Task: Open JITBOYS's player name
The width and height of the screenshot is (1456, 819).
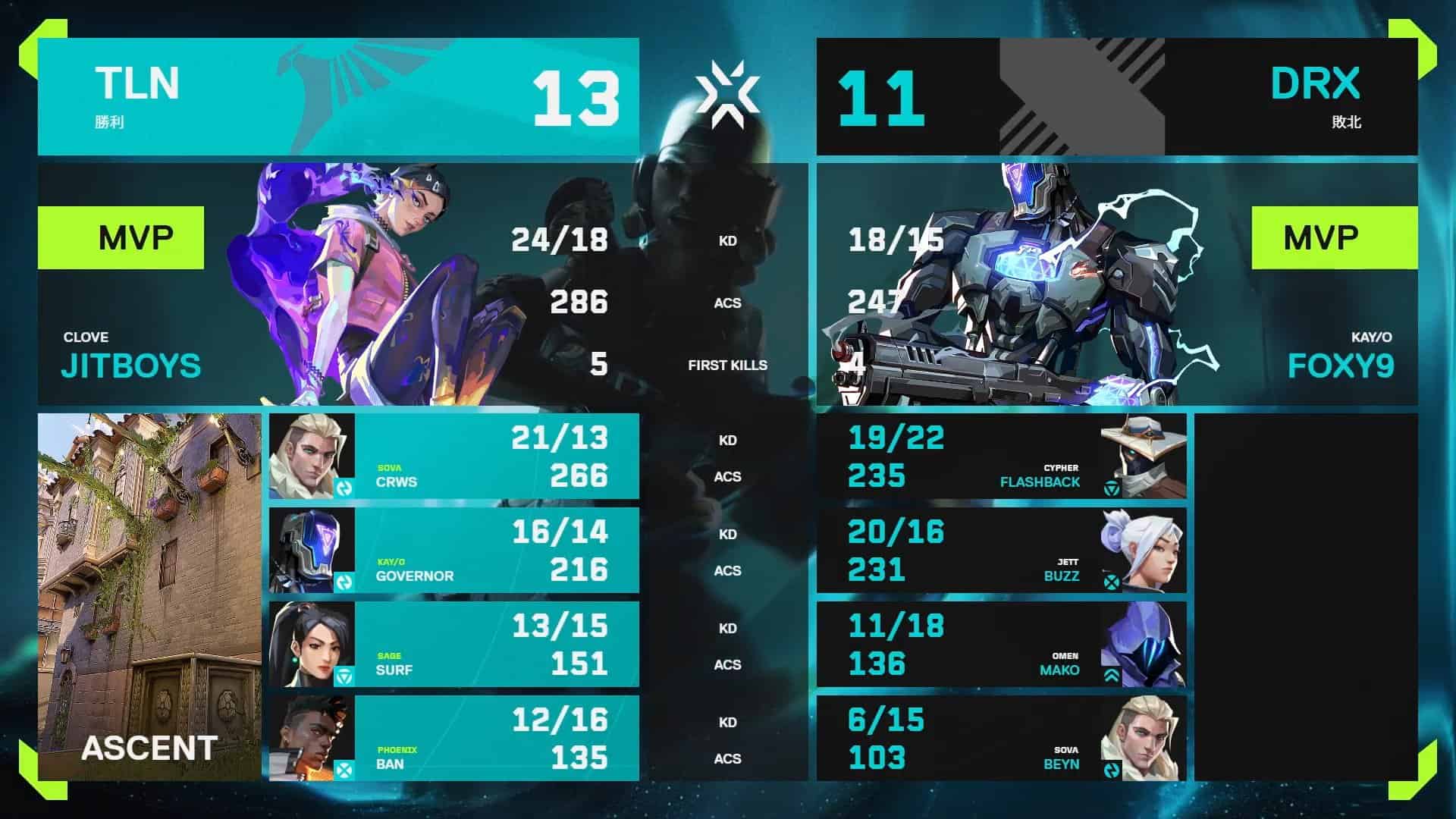Action: click(x=130, y=366)
